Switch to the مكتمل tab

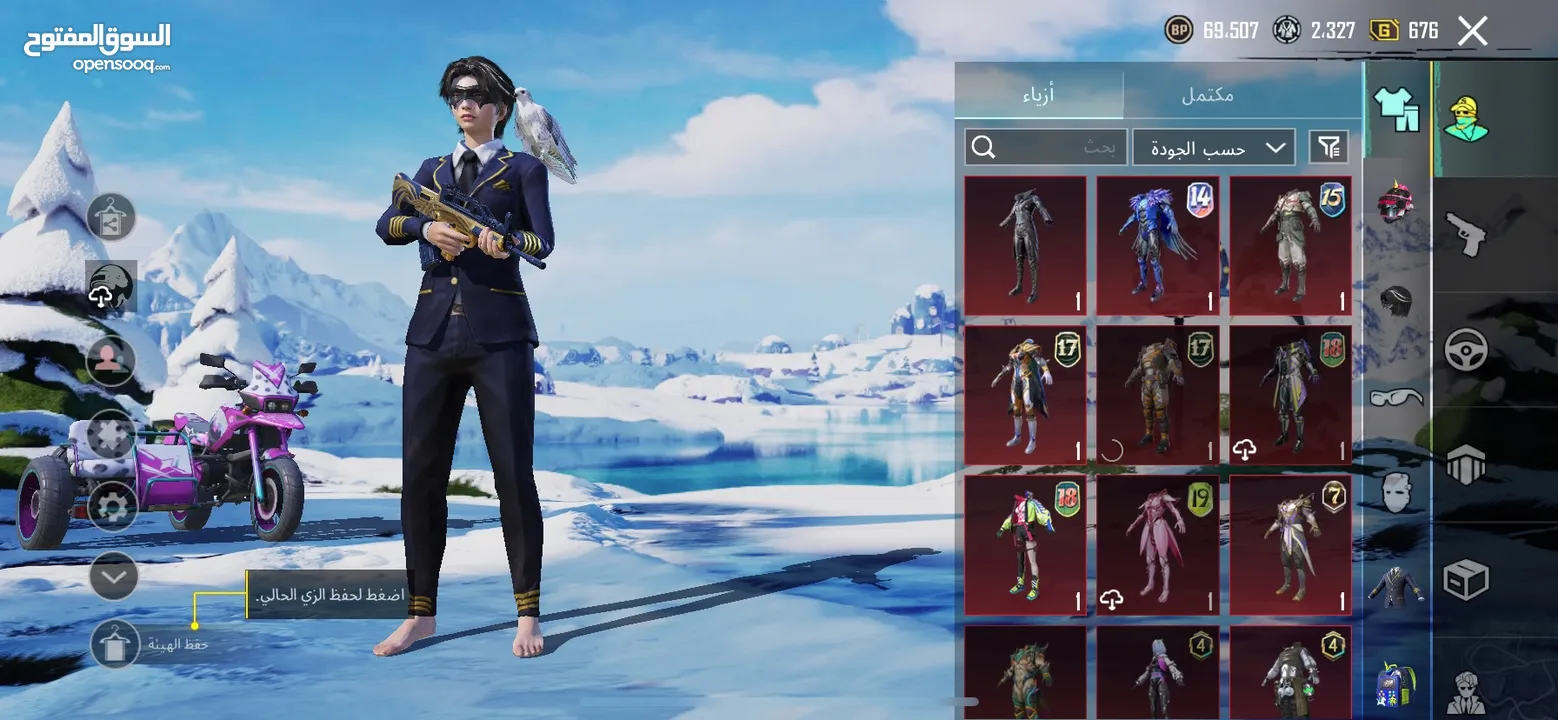click(x=1207, y=95)
